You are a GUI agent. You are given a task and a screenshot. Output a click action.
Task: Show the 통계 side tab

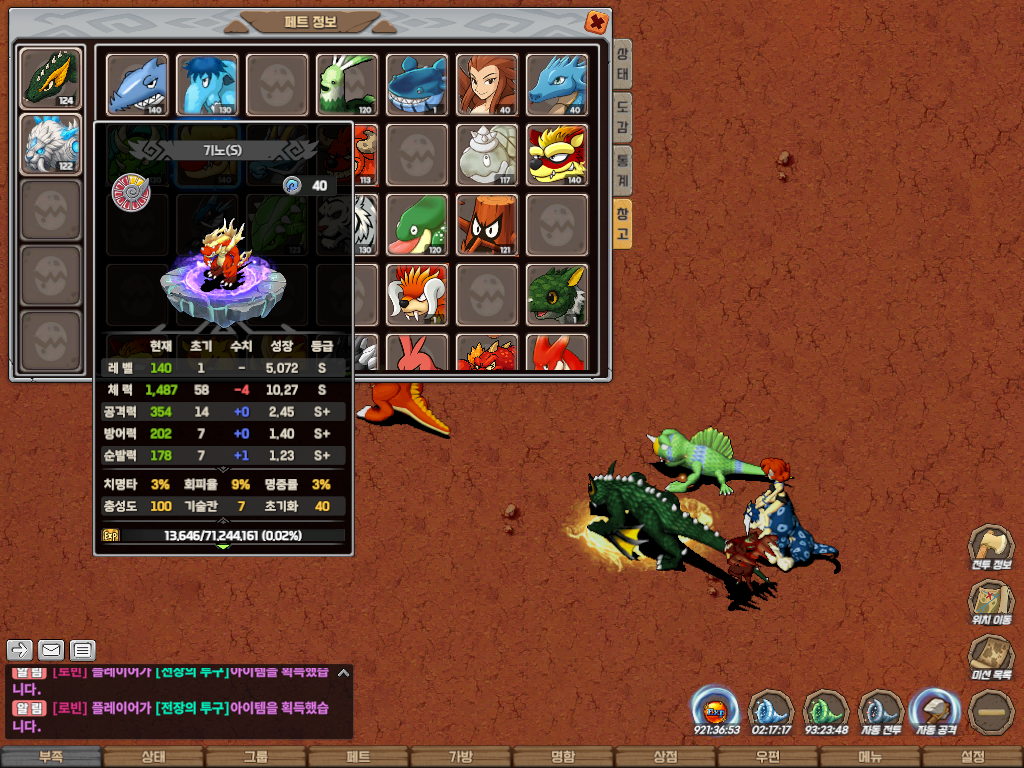click(622, 170)
